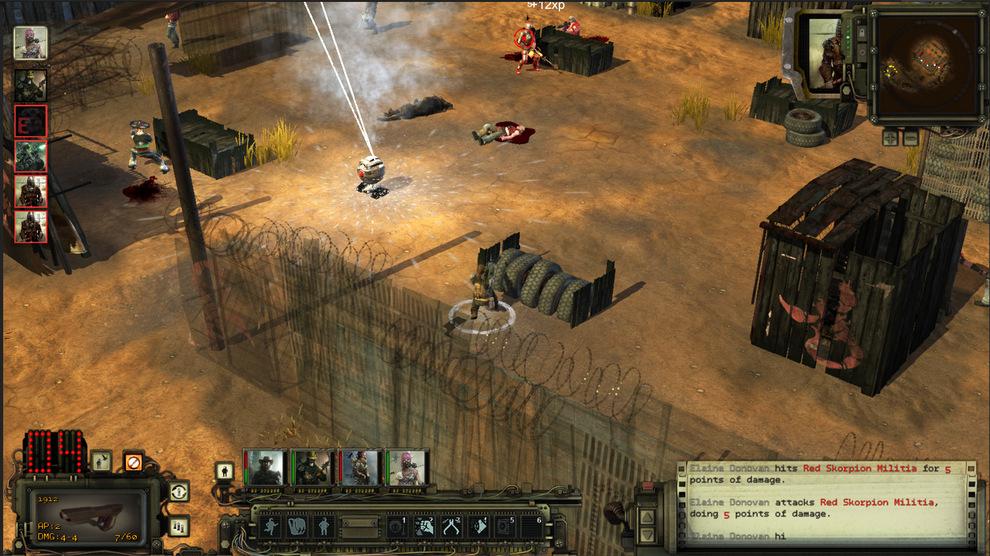This screenshot has width=990, height=556.
Task: Click the reload weapon button
Action: [179, 491]
